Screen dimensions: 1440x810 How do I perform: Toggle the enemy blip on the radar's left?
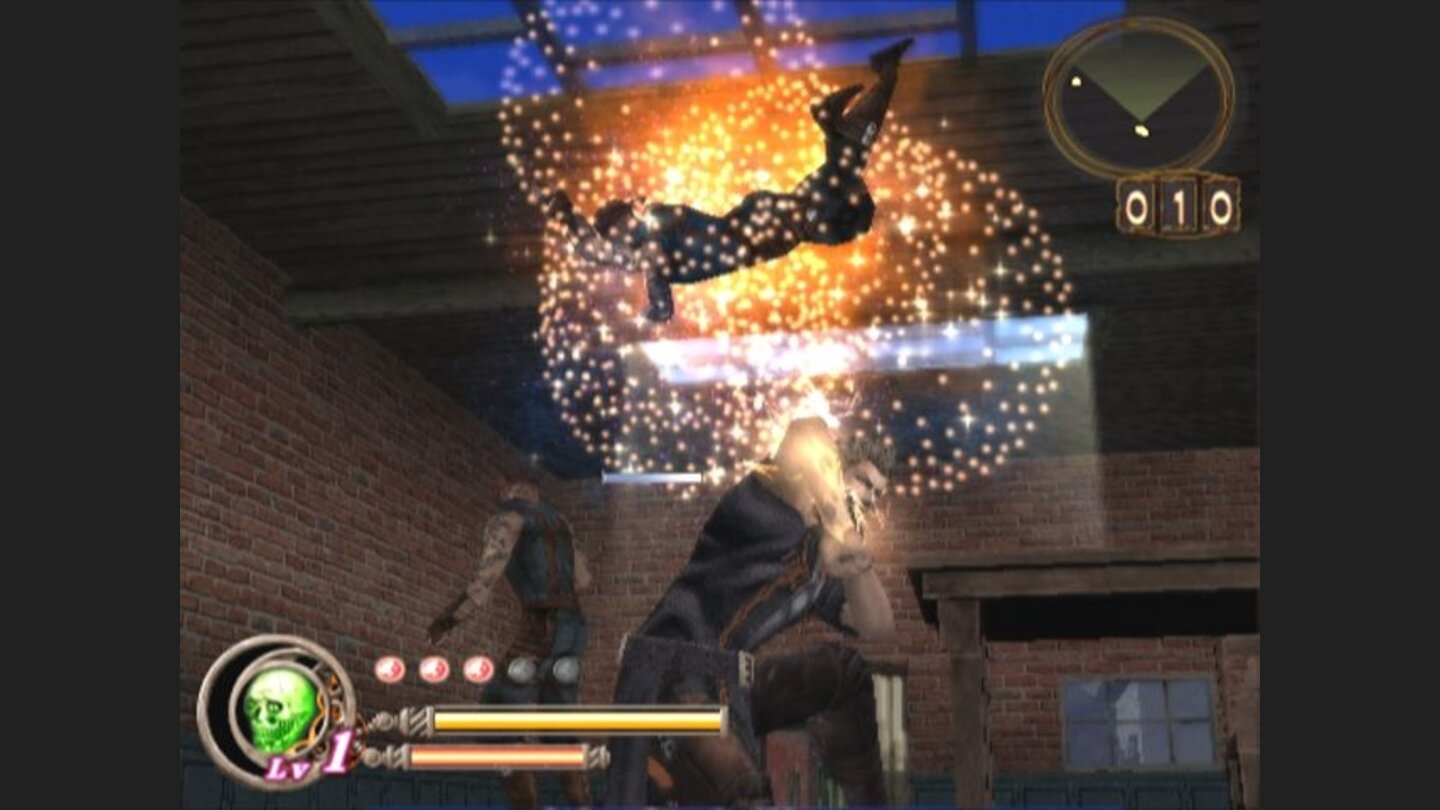1076,80
